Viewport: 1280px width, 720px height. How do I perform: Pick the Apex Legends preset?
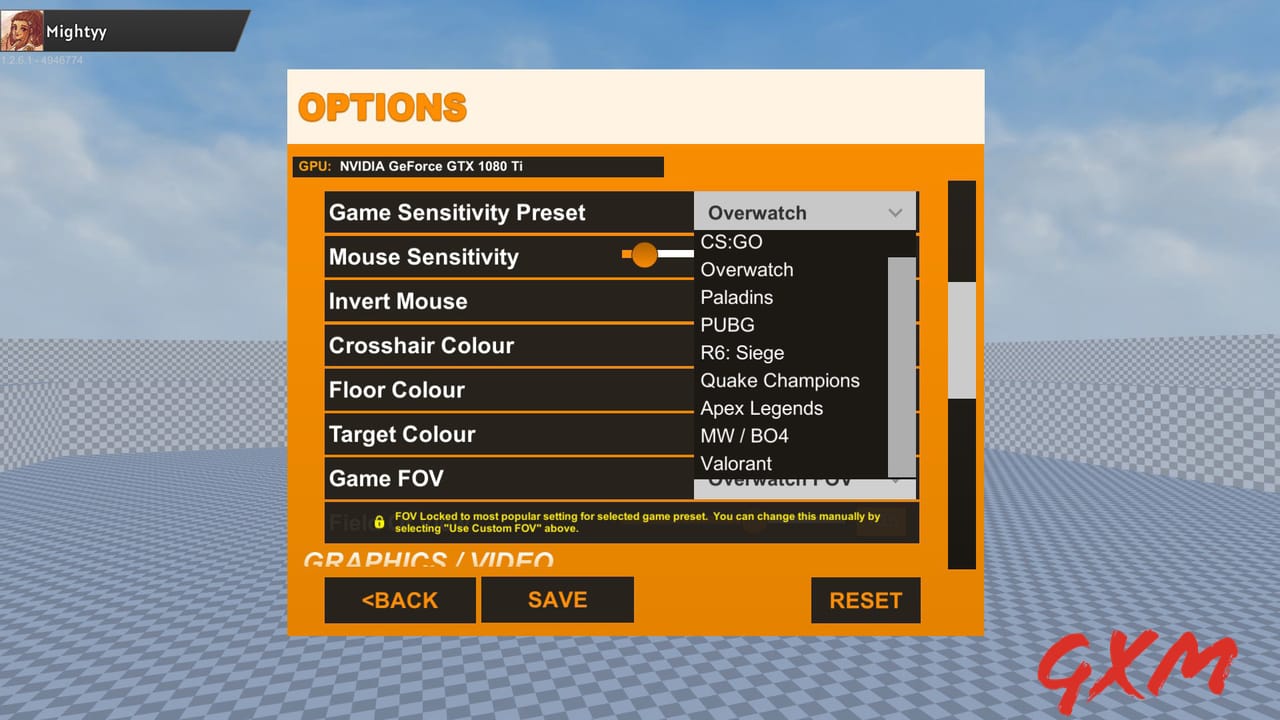(761, 408)
